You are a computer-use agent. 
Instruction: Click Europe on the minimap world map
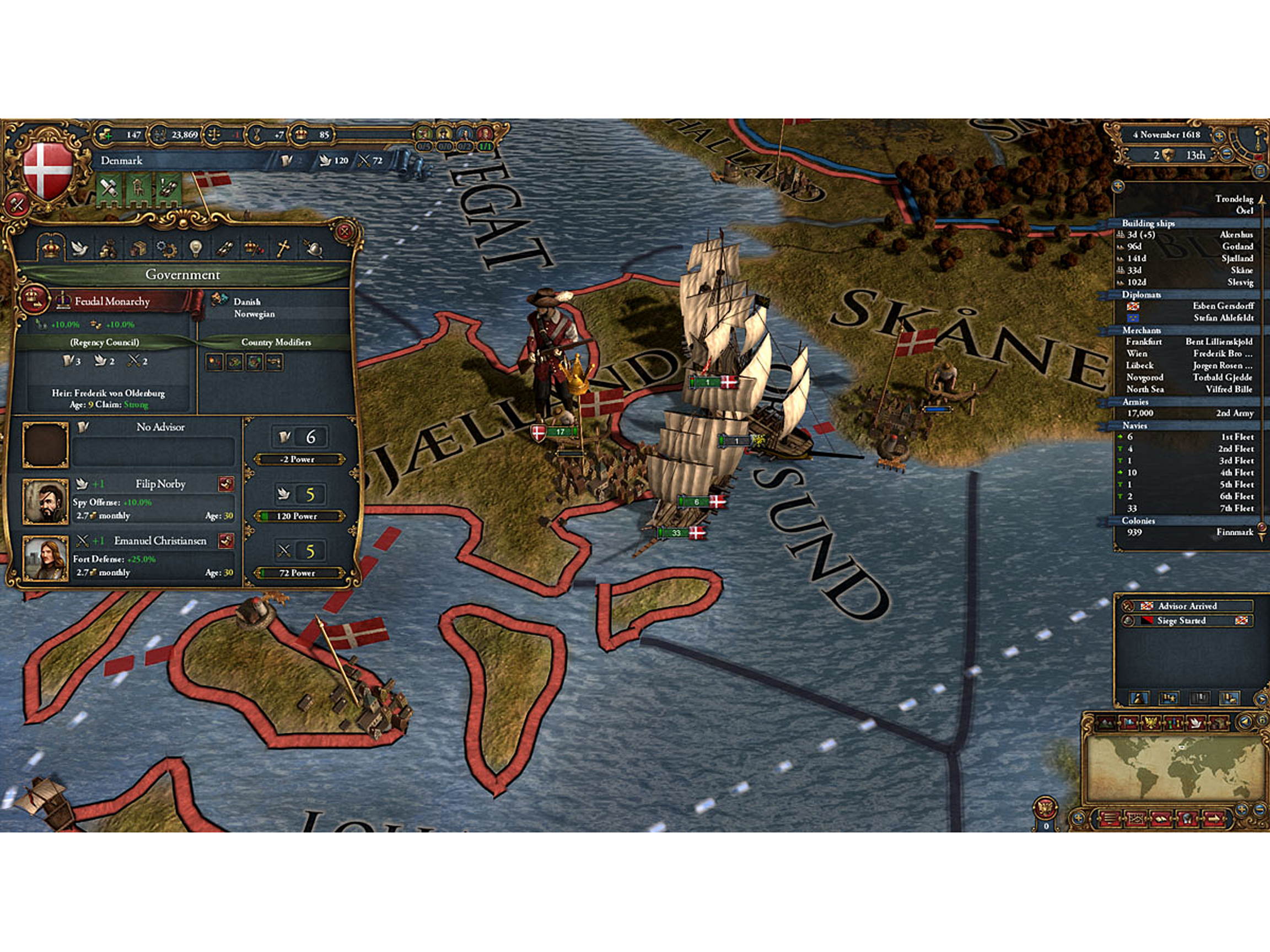(x=1182, y=748)
